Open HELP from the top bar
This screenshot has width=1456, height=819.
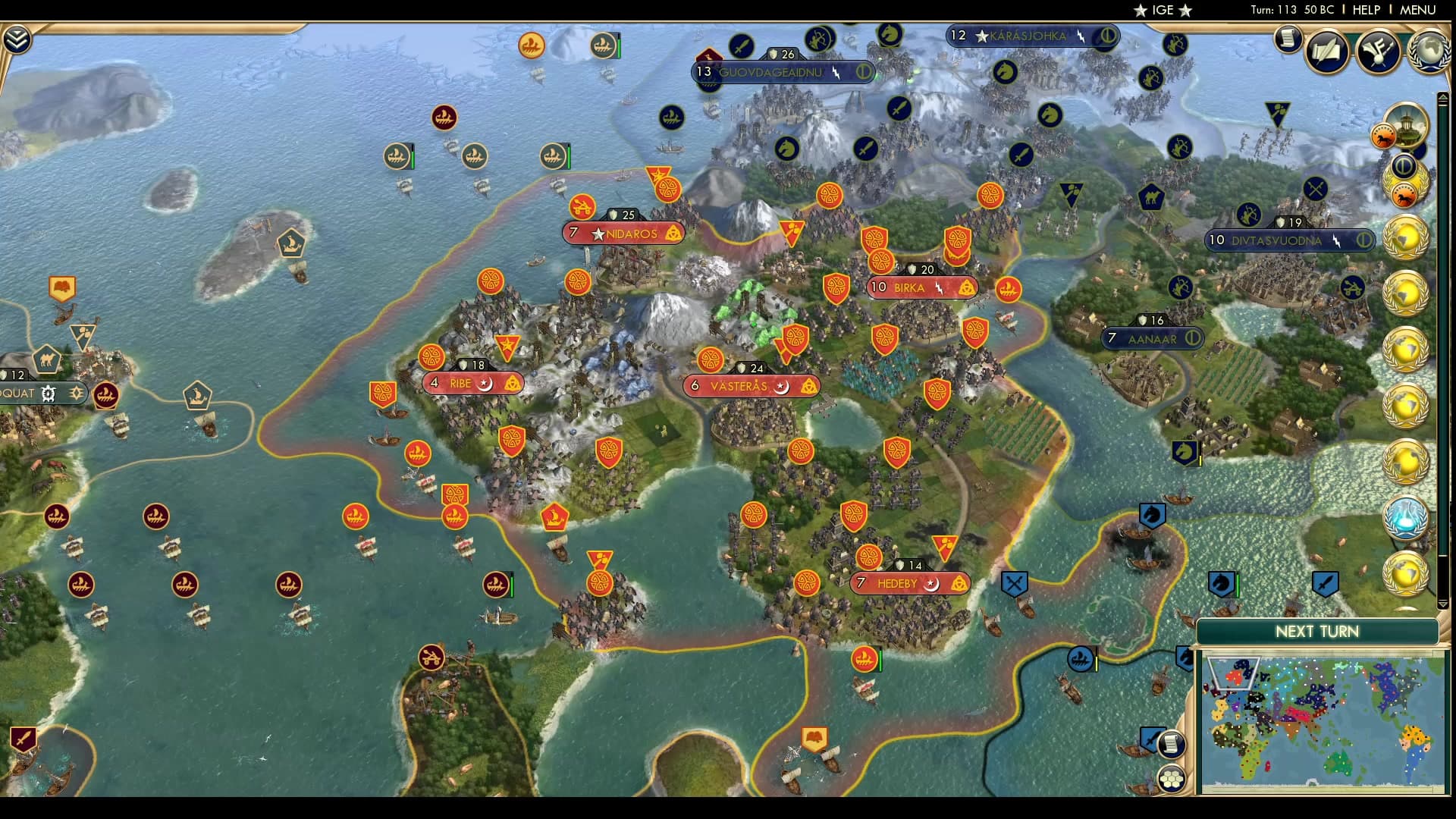pyautogui.click(x=1367, y=10)
